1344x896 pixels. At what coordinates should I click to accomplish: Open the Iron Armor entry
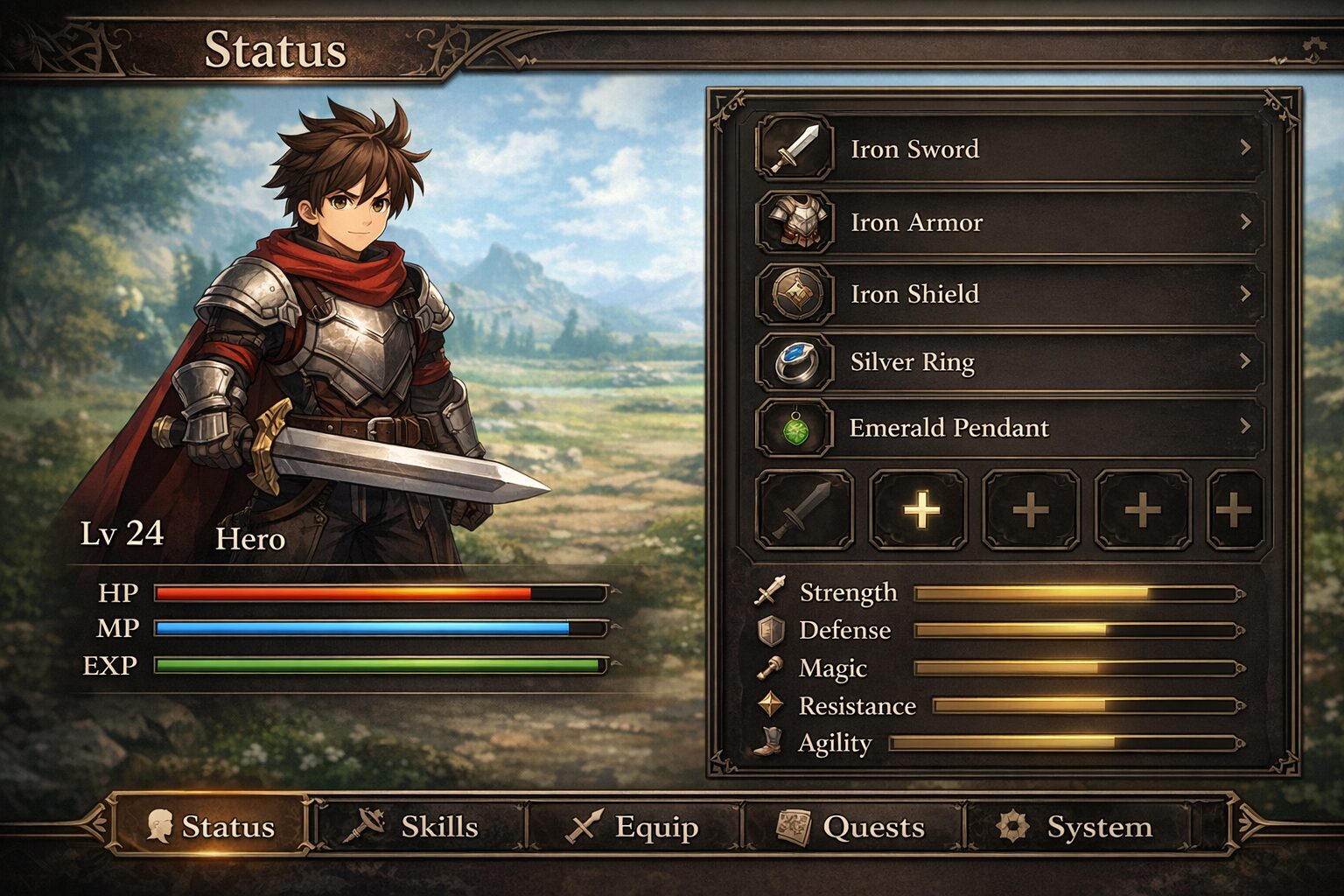[x=1006, y=222]
